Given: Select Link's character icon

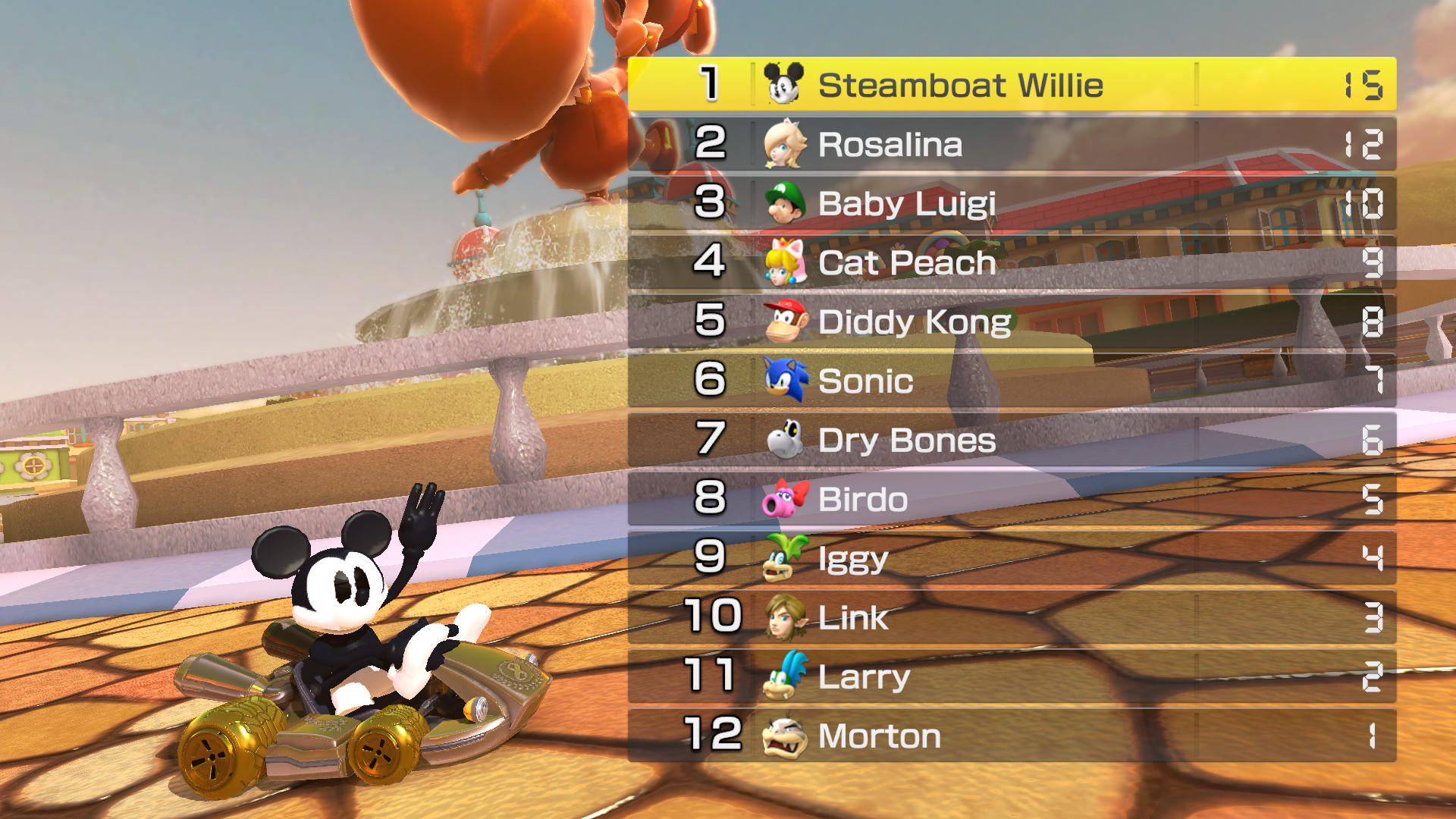Looking at the screenshot, I should [x=785, y=617].
